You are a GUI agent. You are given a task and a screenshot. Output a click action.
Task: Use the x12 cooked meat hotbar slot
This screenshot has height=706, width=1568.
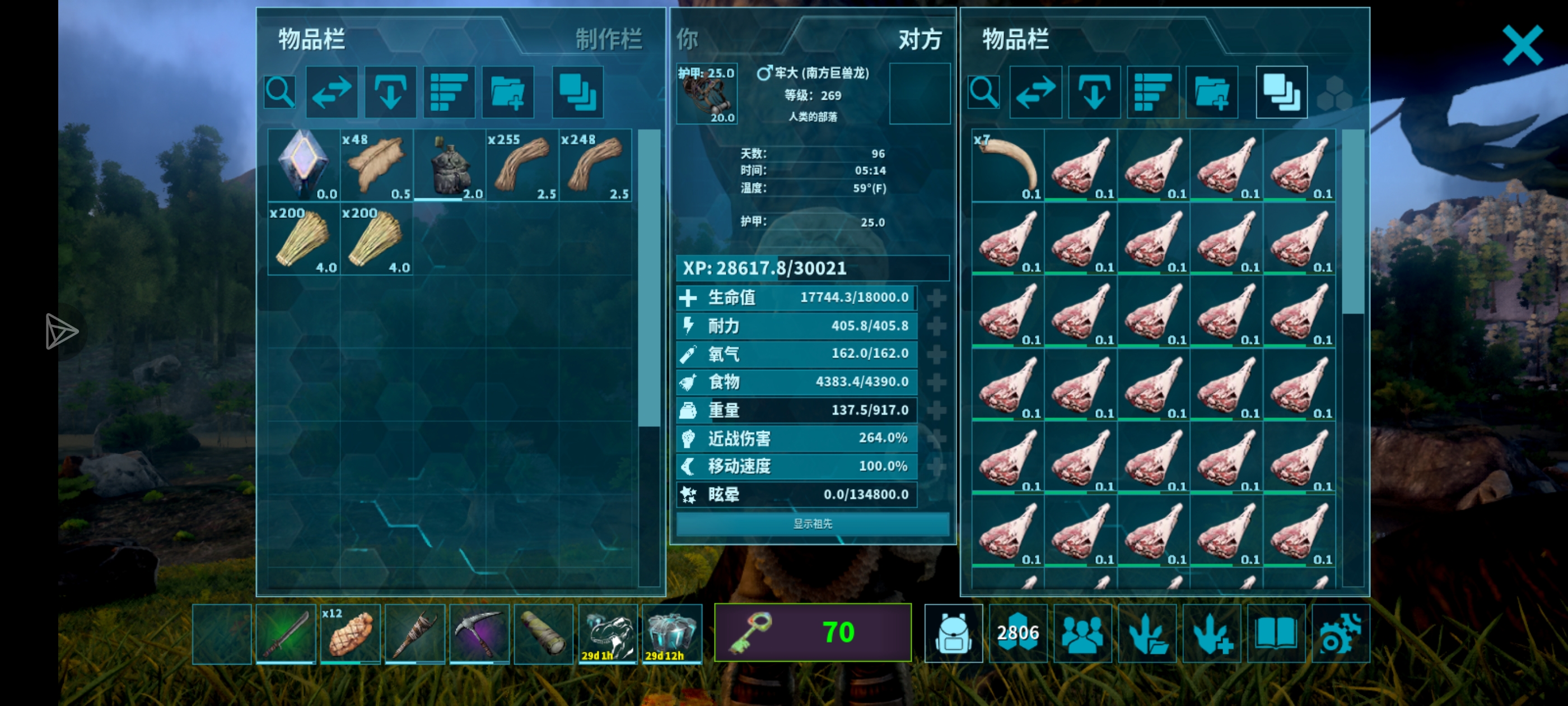350,633
